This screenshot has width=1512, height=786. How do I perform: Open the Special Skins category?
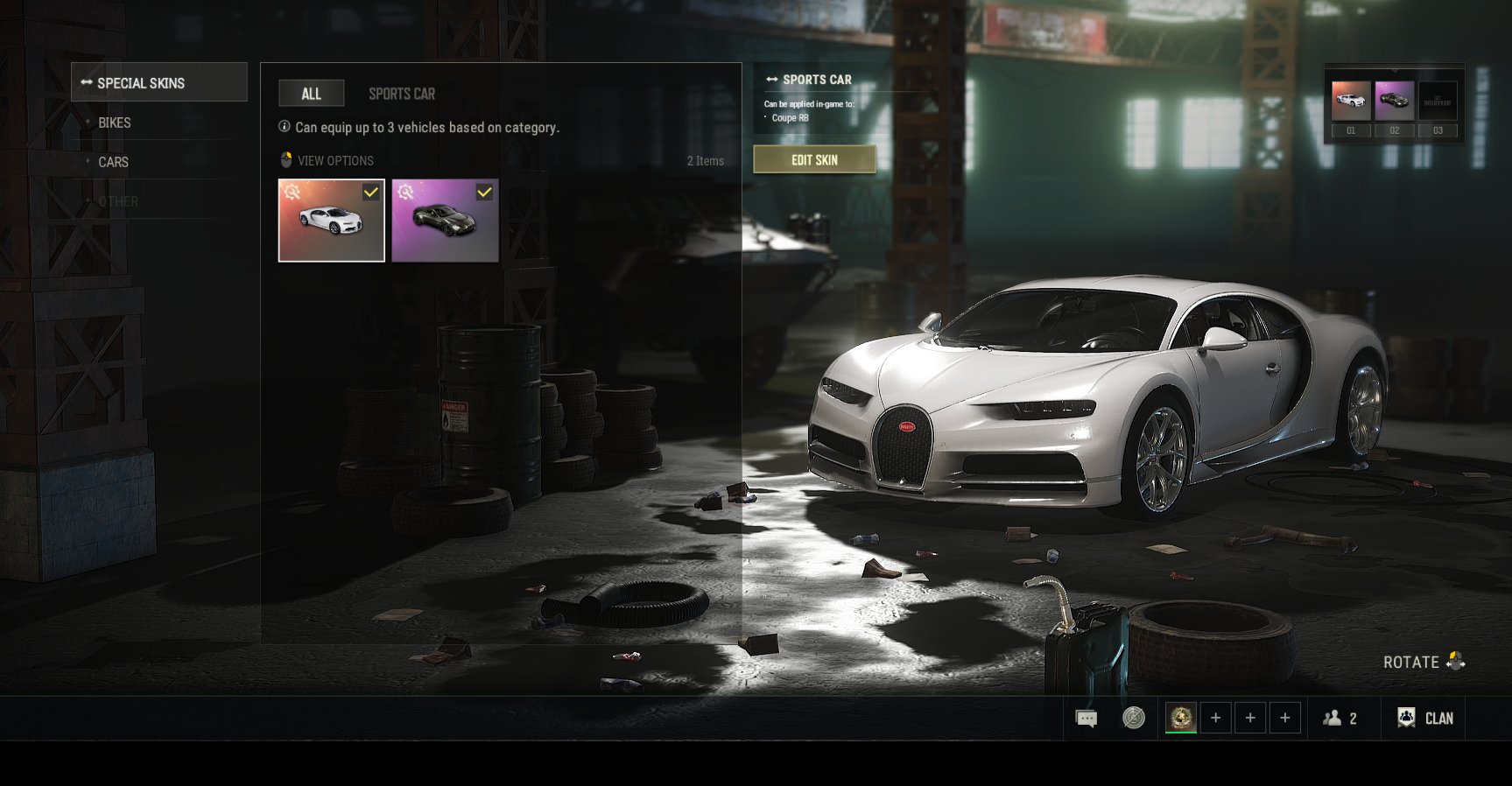[158, 82]
